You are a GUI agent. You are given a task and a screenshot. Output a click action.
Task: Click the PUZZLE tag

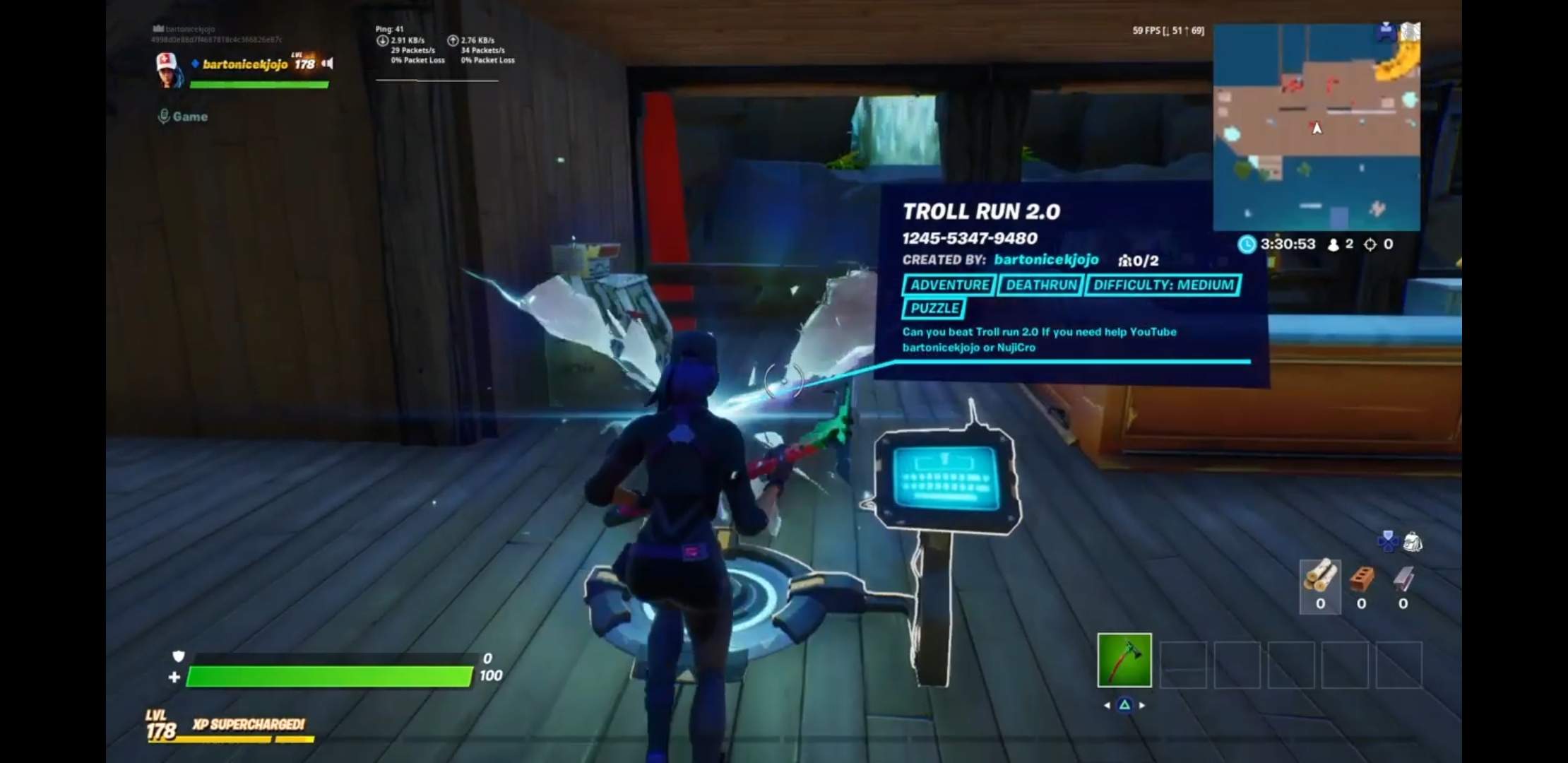tap(934, 308)
